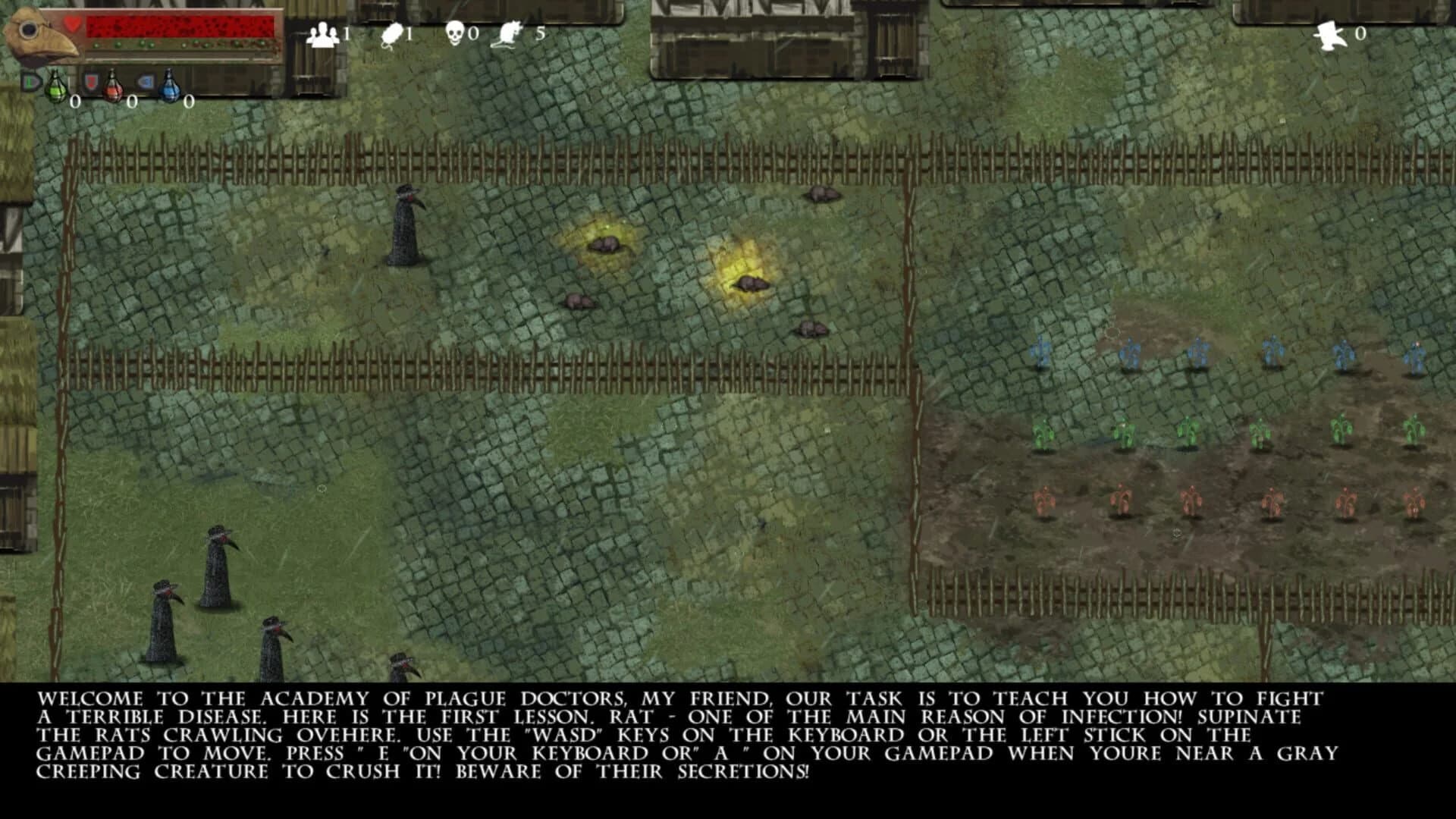
Task: Click the survivors counter icon
Action: coord(324,33)
